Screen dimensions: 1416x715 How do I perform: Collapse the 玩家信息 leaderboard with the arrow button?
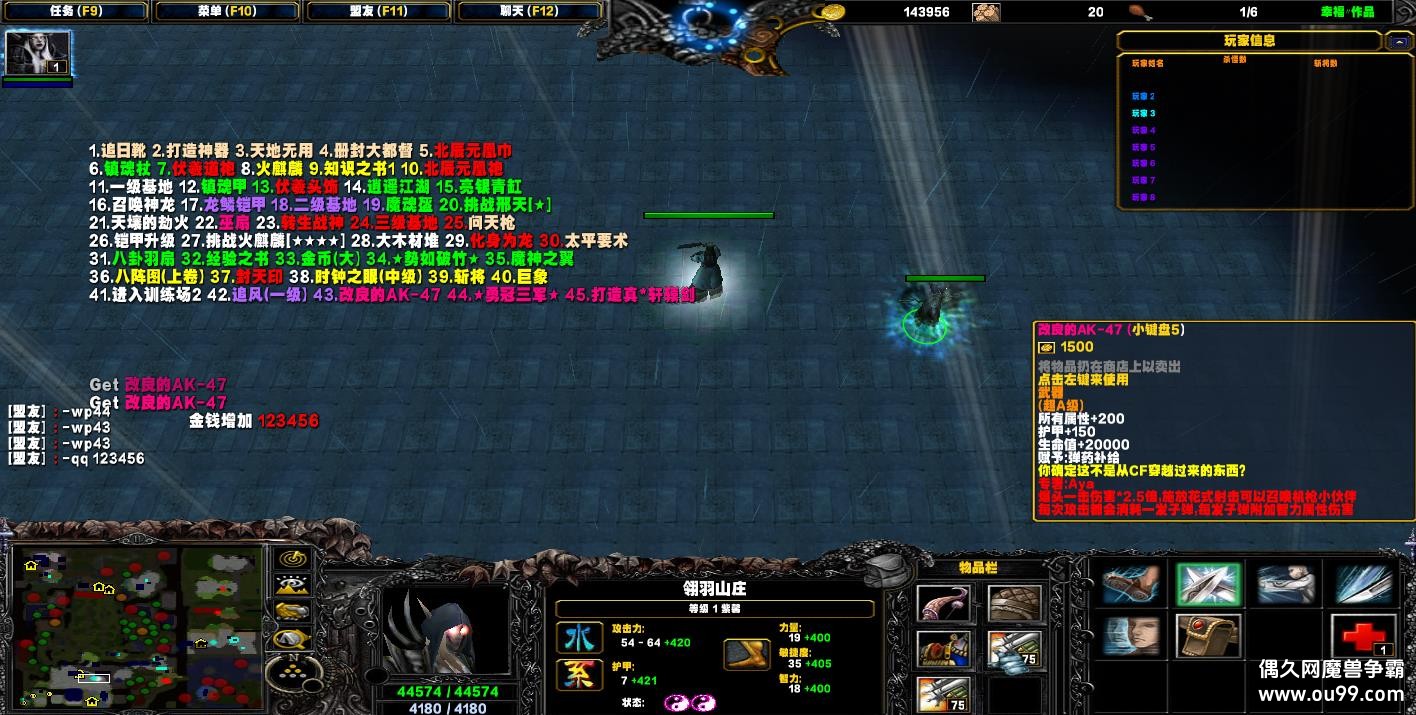(x=1398, y=41)
